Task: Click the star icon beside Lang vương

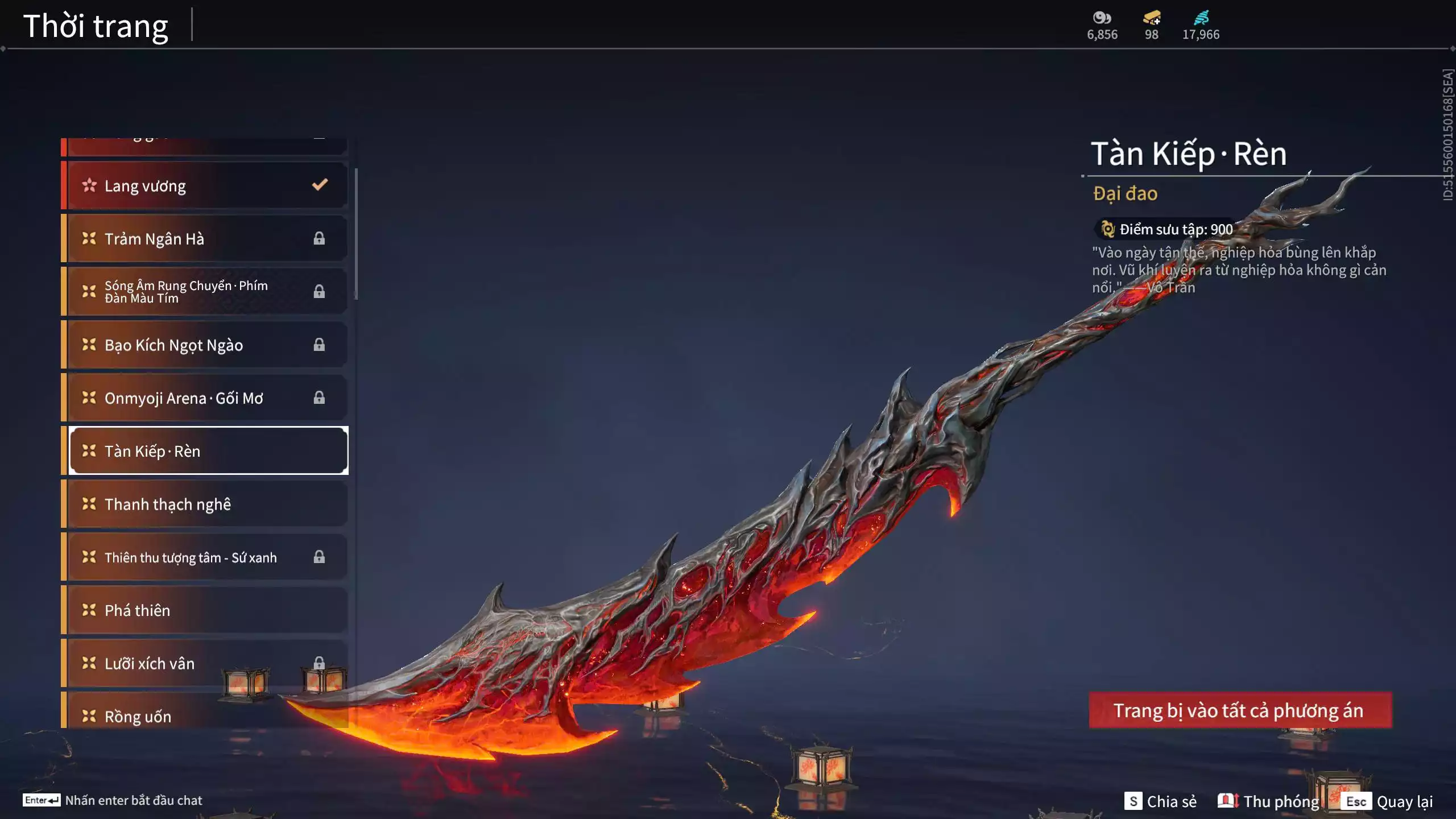Action: point(89,185)
